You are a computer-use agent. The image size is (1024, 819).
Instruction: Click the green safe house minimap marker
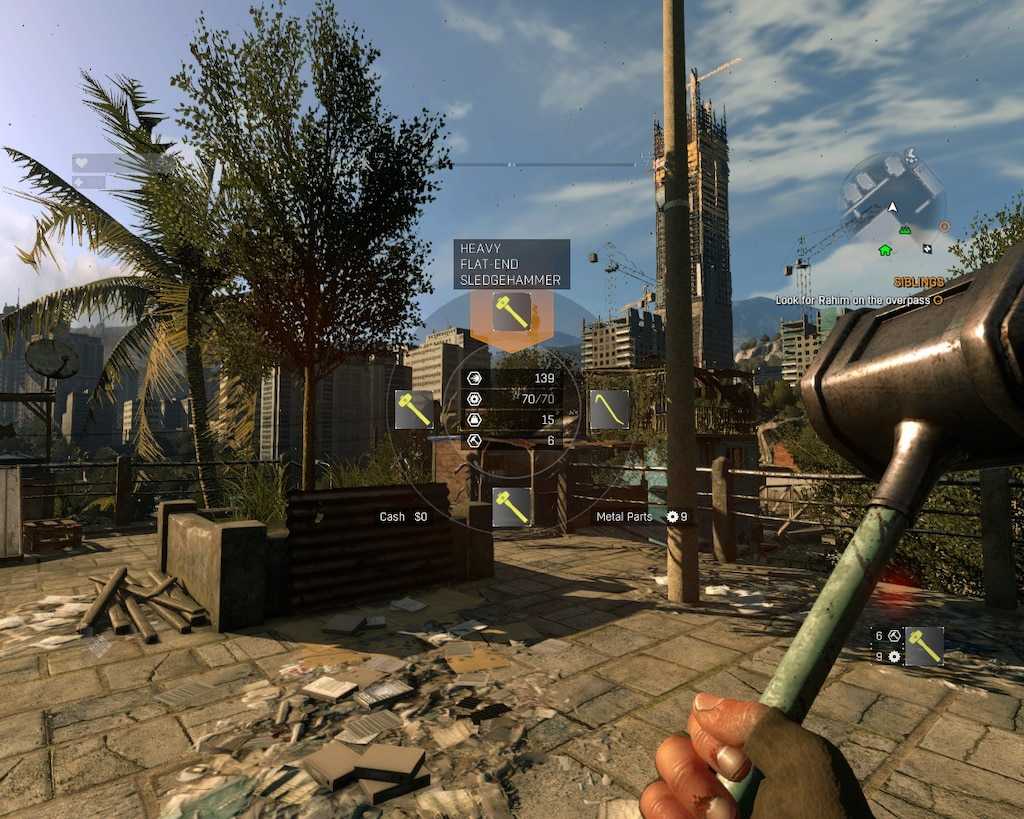[884, 249]
